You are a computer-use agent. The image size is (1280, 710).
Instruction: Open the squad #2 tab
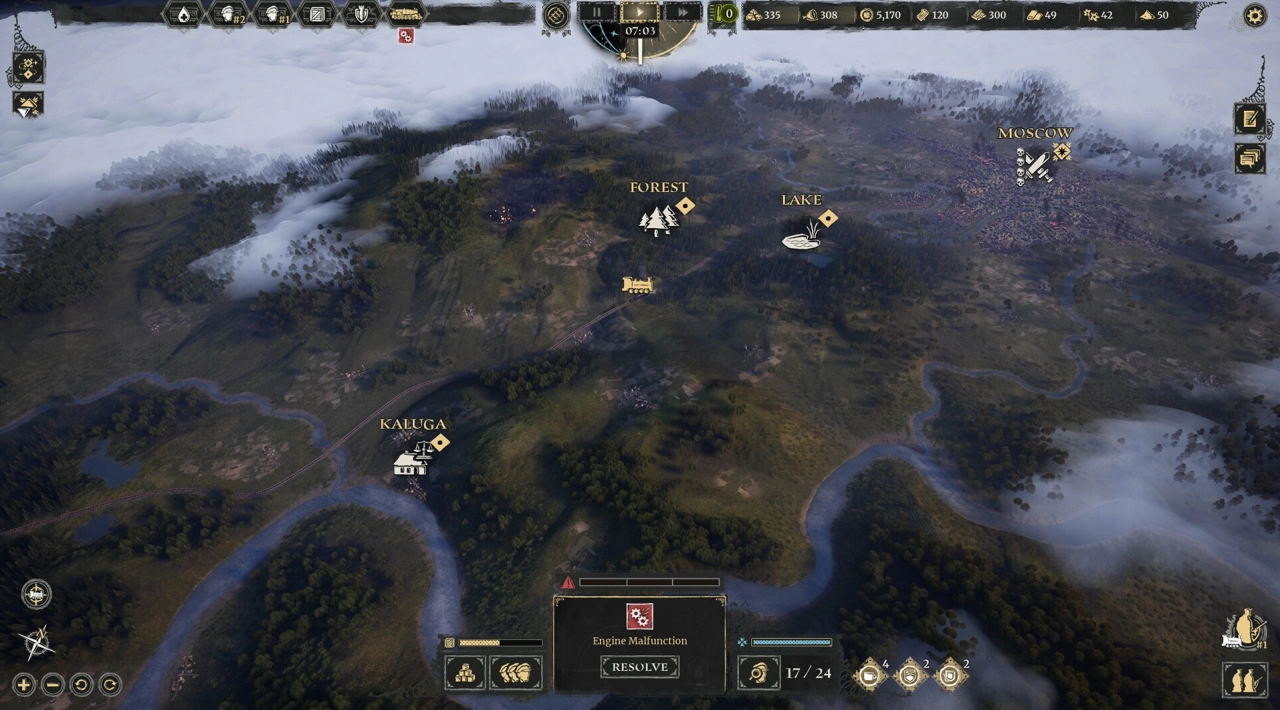point(229,14)
